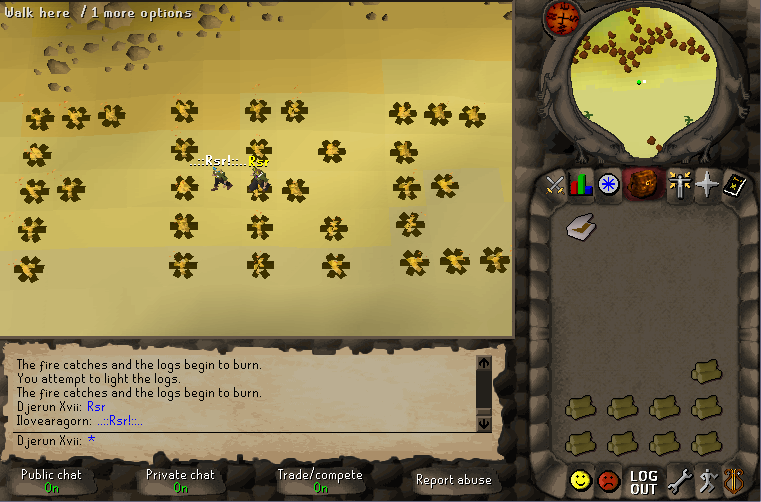Click the LOG OUT tab
The image size is (761, 502).
(643, 481)
